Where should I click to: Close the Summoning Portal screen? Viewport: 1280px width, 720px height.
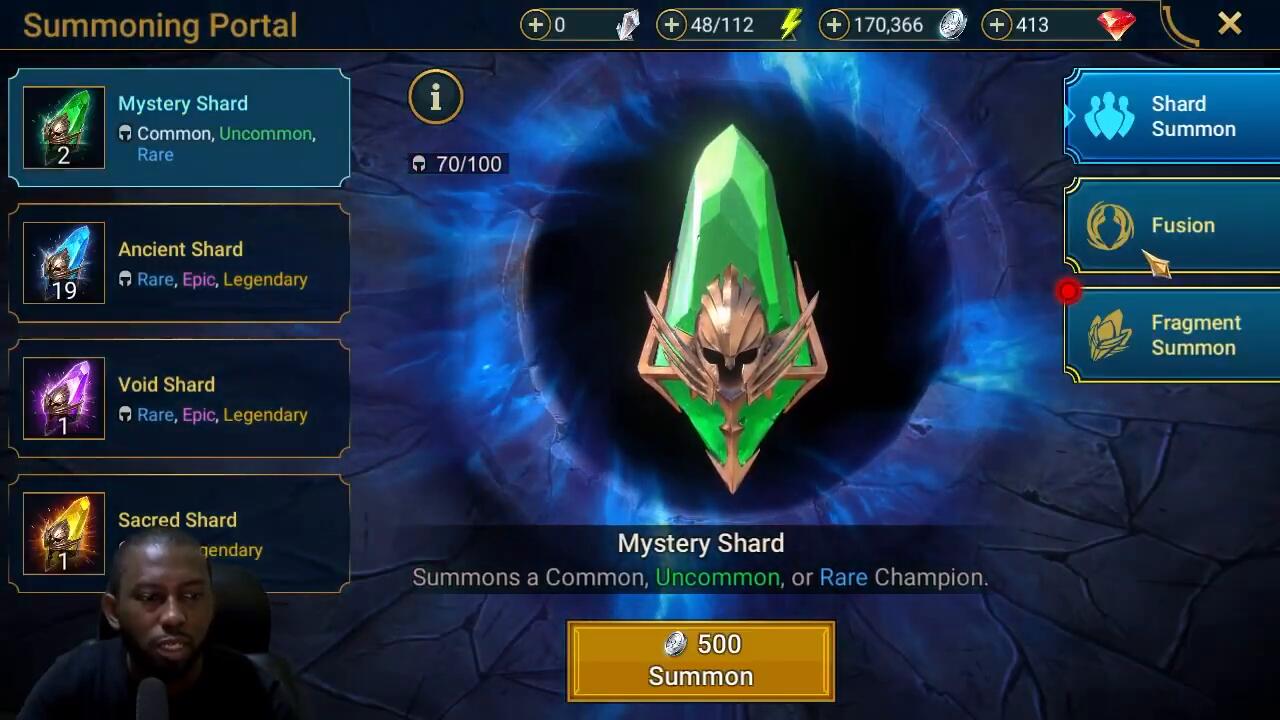click(1229, 24)
